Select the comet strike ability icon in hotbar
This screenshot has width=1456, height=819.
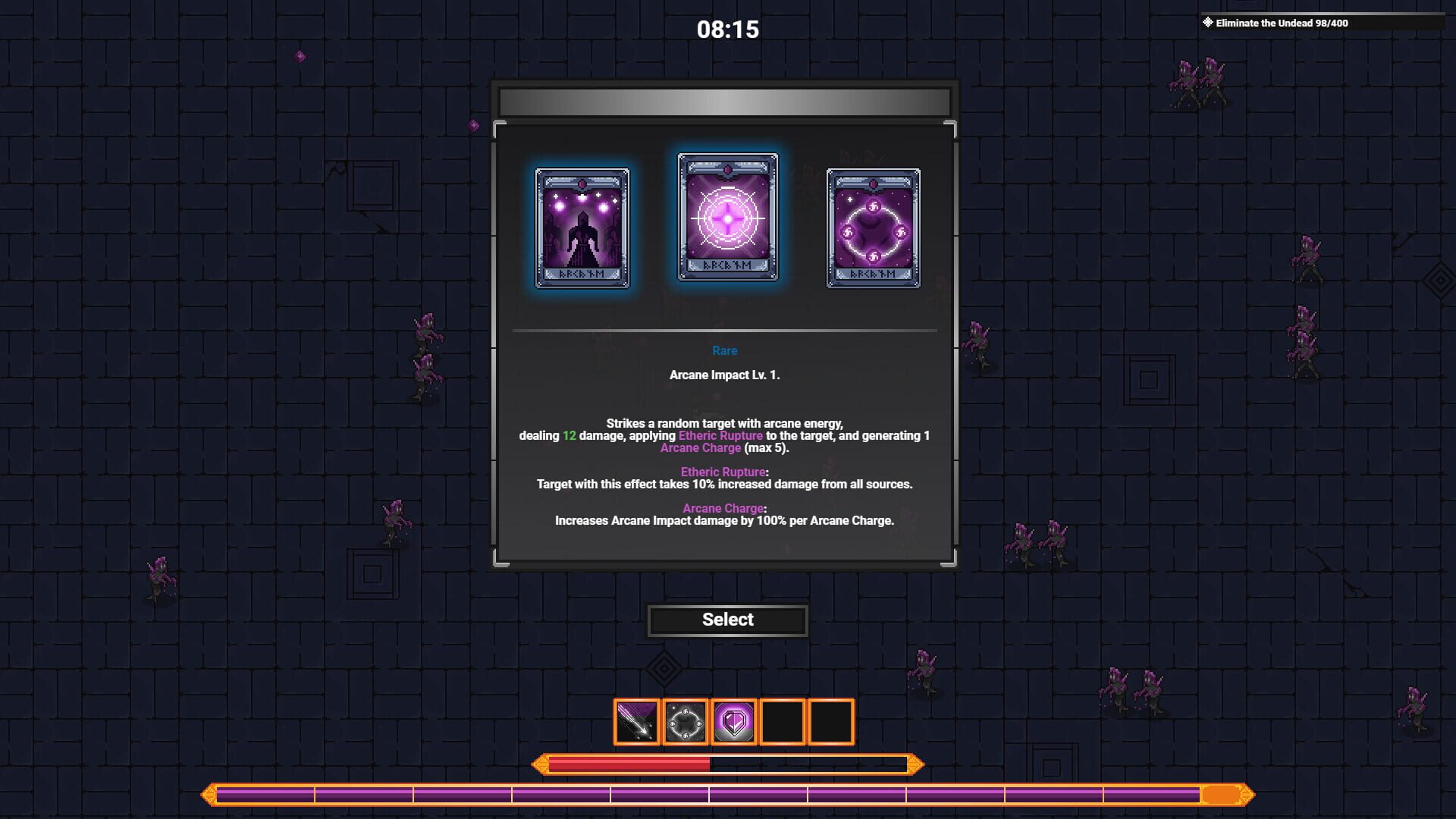[635, 722]
